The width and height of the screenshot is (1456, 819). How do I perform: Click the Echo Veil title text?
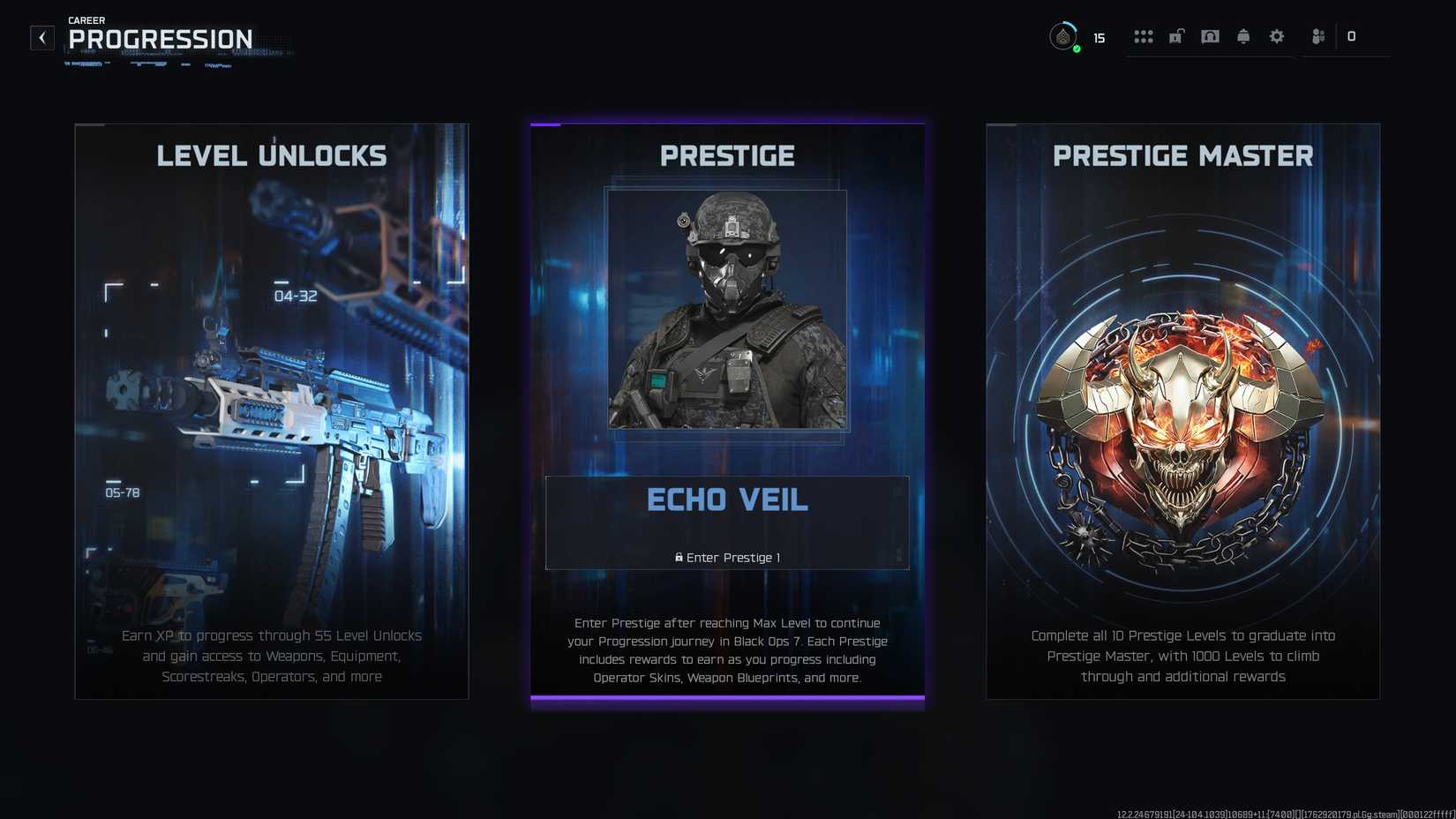pyautogui.click(x=727, y=500)
